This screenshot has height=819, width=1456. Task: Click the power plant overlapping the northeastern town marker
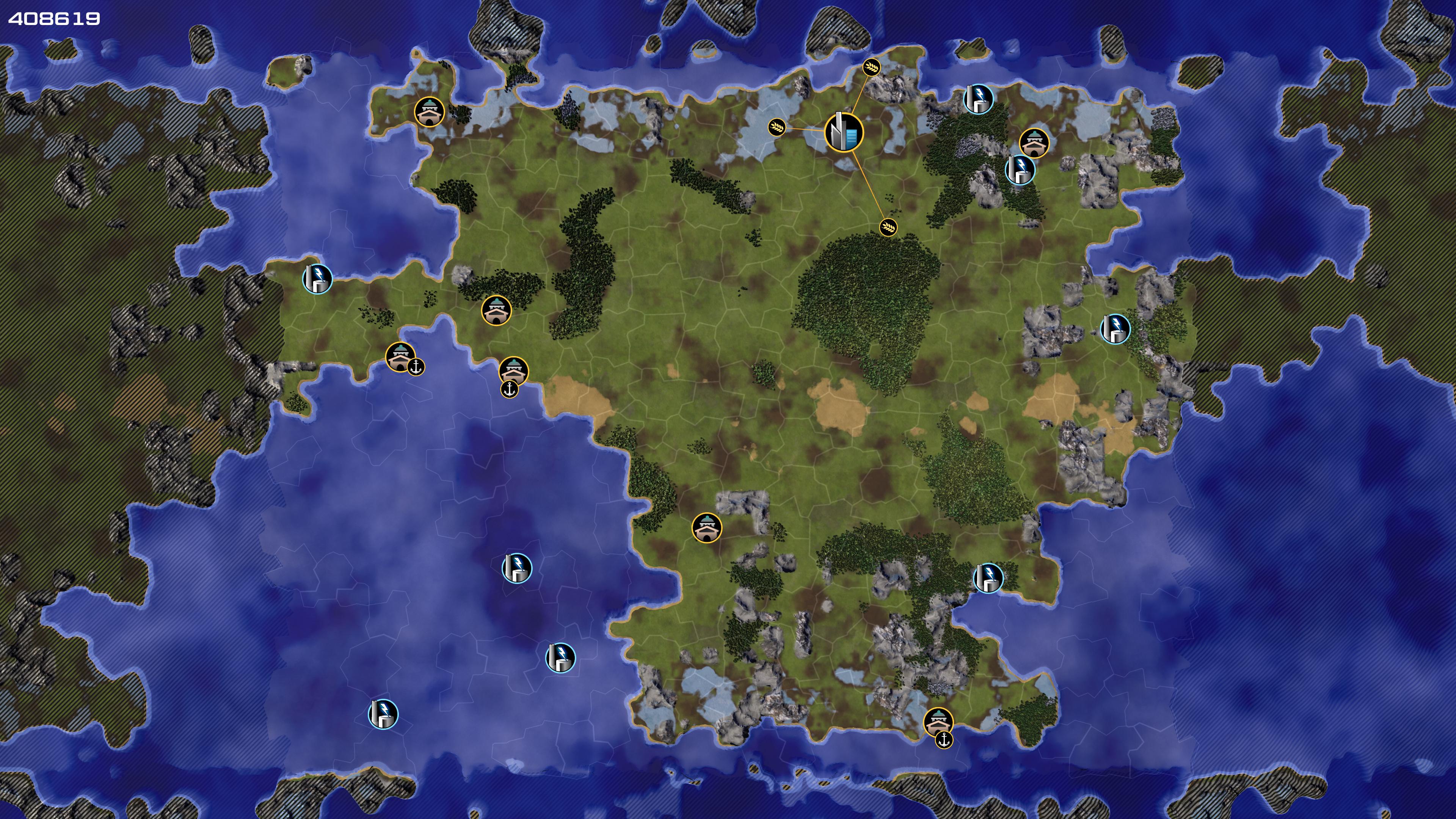point(1020,169)
